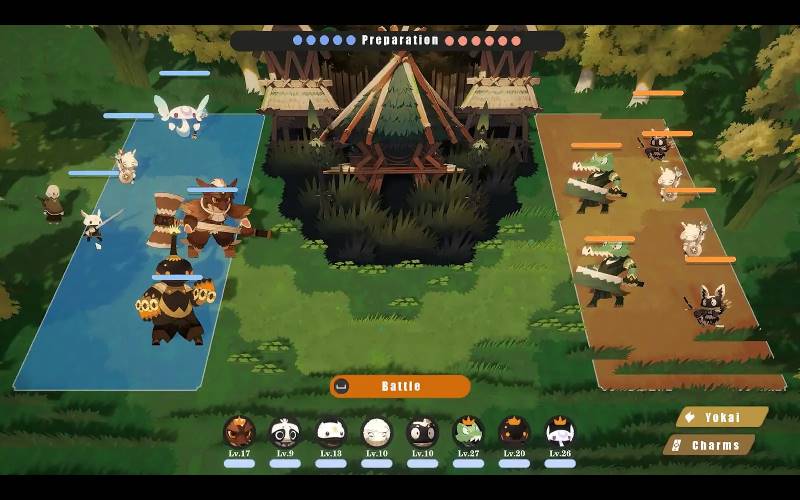Choose the Lv.20 black crowned yokai portrait
Screen dimensions: 800x500
pyautogui.click(x=514, y=432)
